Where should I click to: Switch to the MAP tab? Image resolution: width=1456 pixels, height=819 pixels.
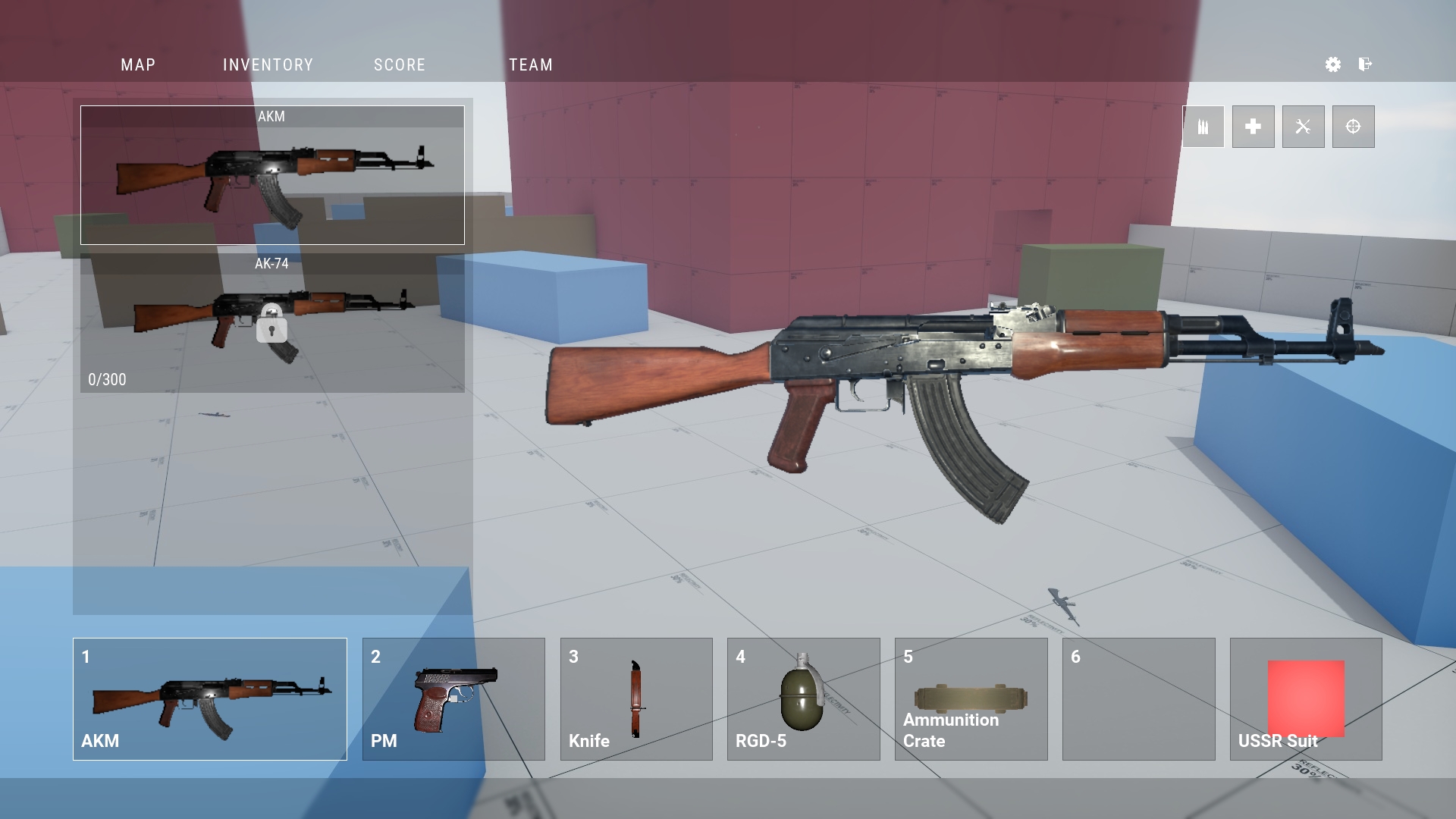click(x=138, y=65)
